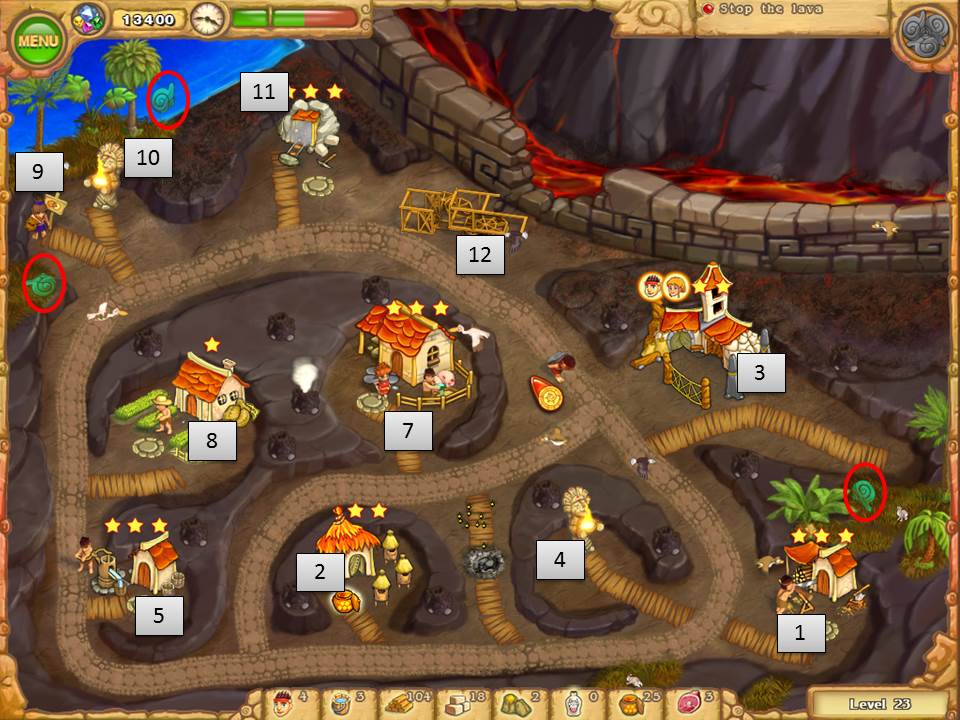Screen dimensions: 960x720
Task: Click the red-headband worker portrait above the hut
Action: point(651,286)
